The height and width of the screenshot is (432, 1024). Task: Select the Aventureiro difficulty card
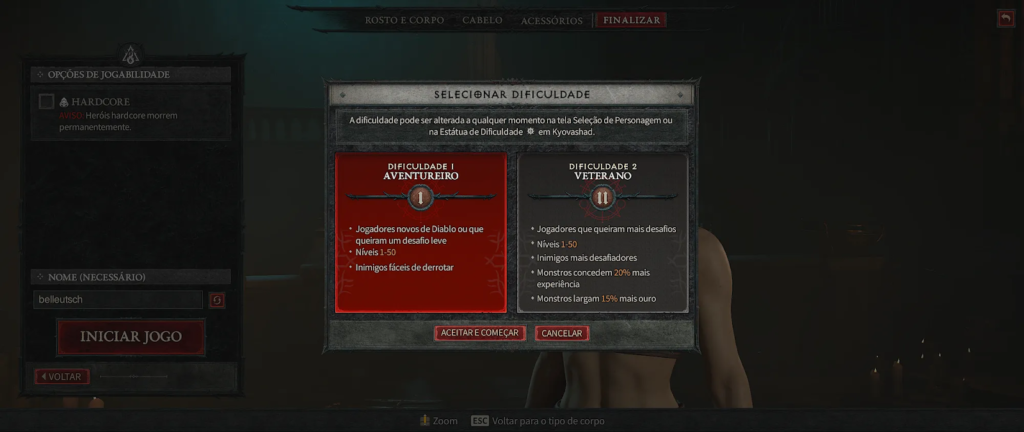[x=421, y=232]
